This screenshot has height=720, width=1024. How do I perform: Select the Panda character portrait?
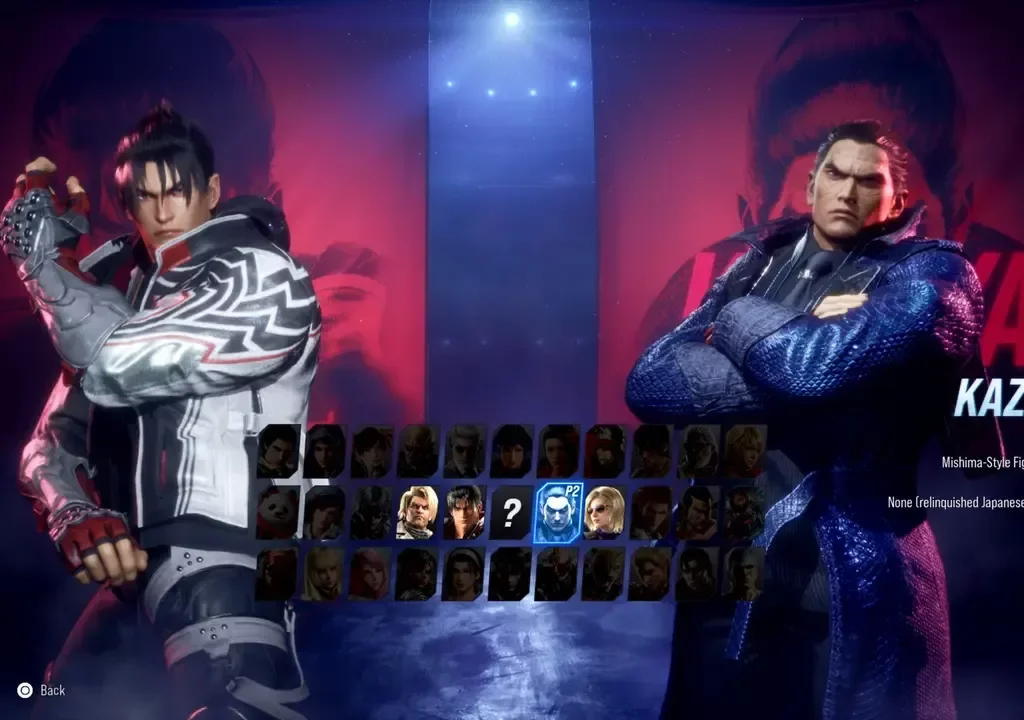(x=278, y=512)
